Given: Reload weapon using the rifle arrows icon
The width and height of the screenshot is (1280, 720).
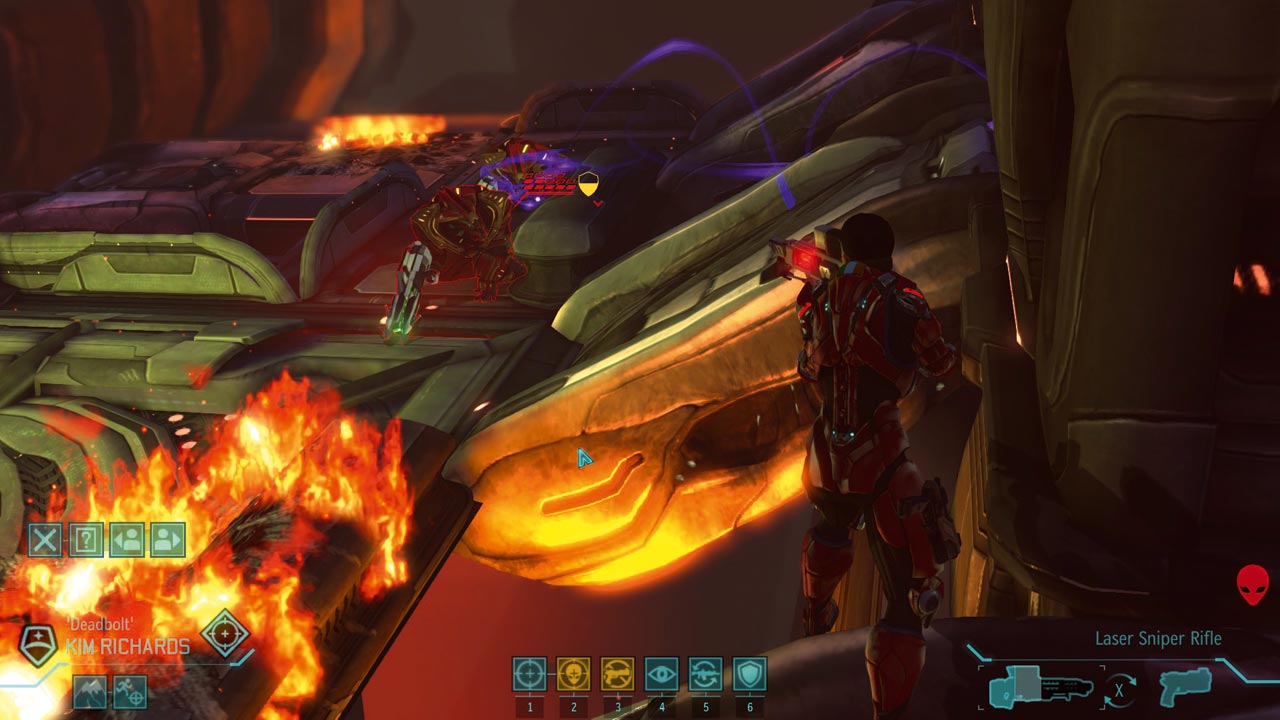Looking at the screenshot, I should click(x=705, y=674).
